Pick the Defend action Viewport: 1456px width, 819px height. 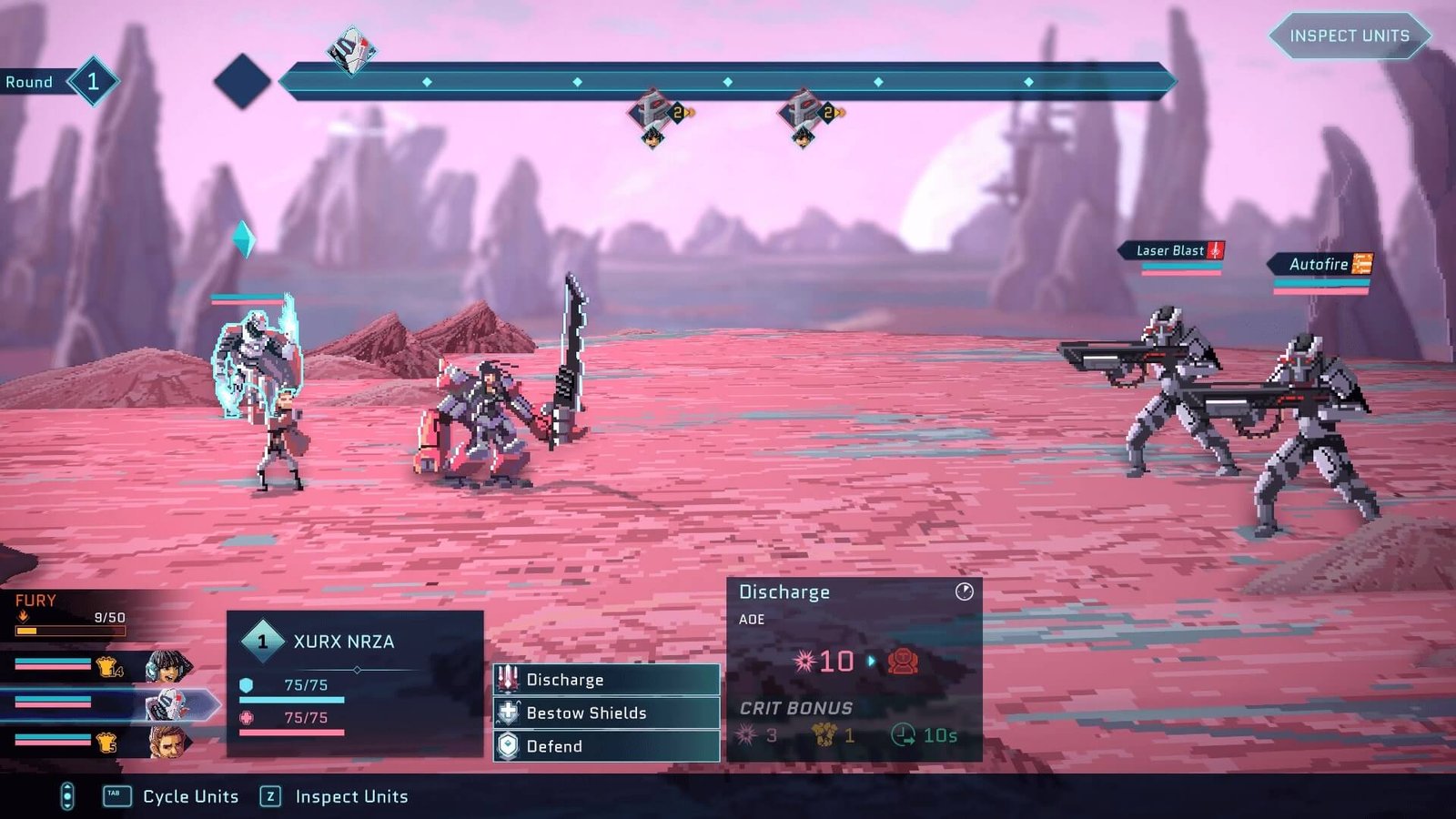(x=606, y=746)
